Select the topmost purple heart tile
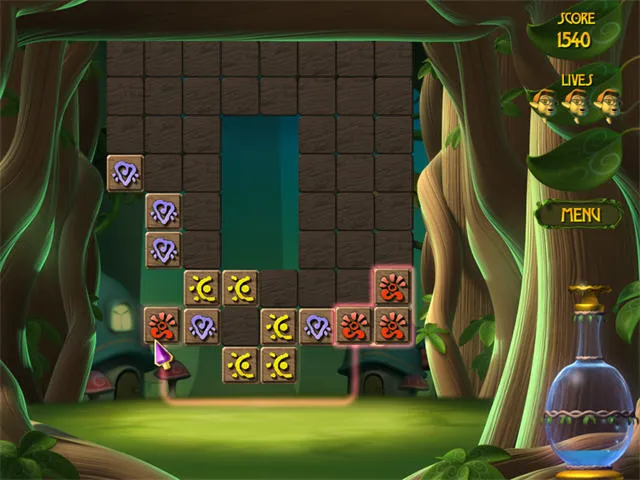Viewport: 640px width, 480px height. point(125,173)
